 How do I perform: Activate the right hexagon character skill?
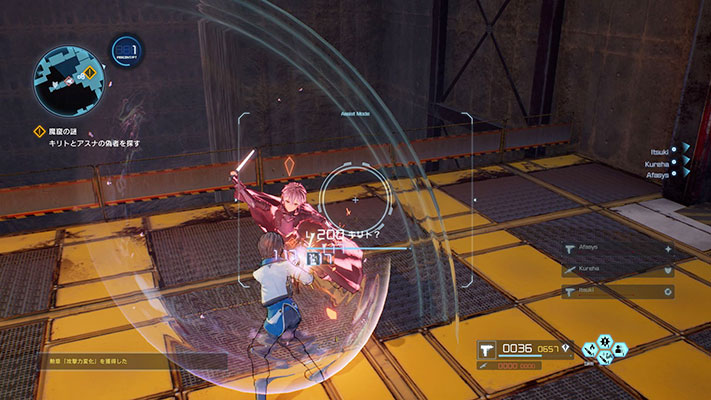click(620, 350)
